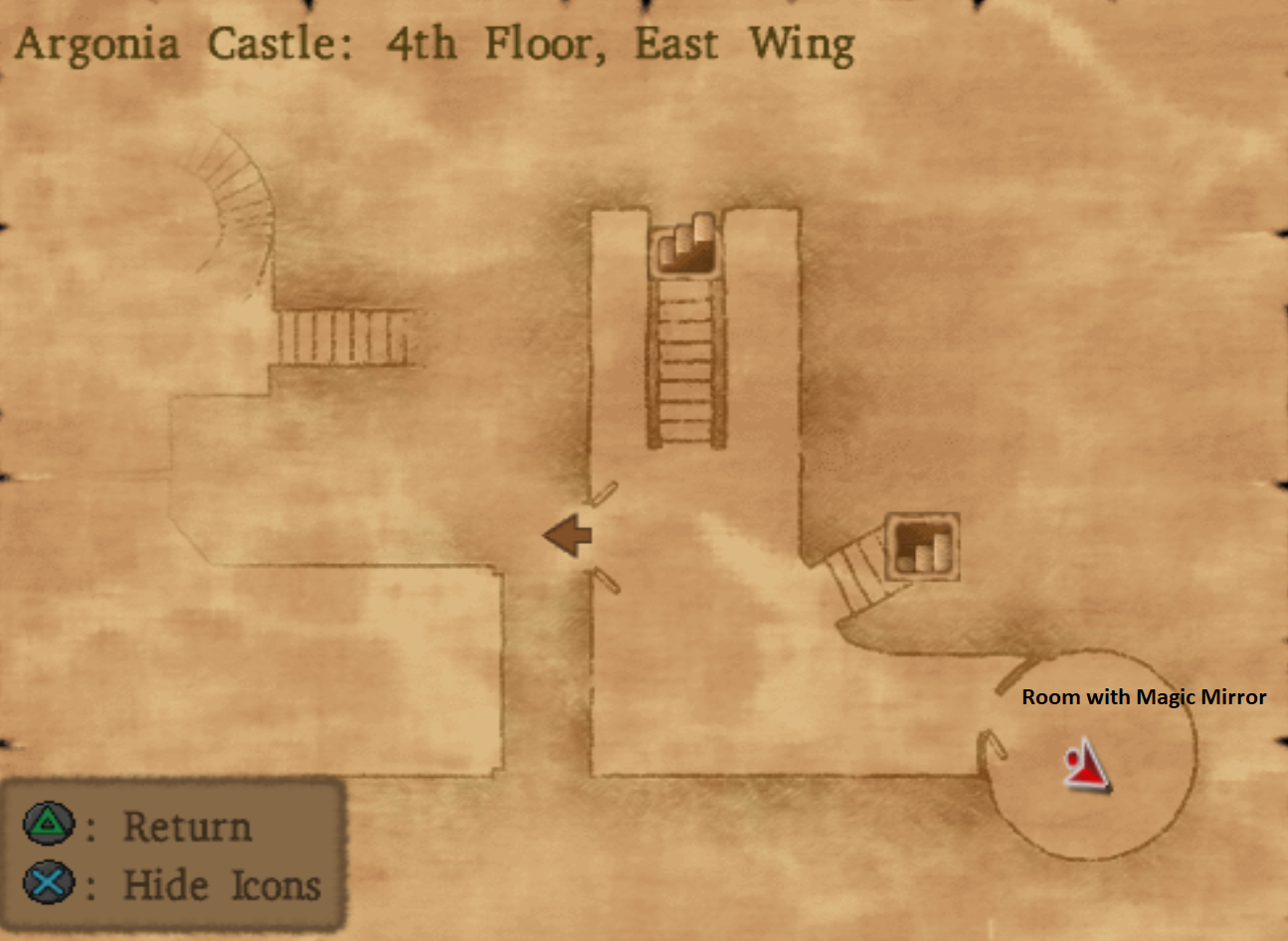Select the staircase icon beside the short diagonal steps

tap(922, 547)
